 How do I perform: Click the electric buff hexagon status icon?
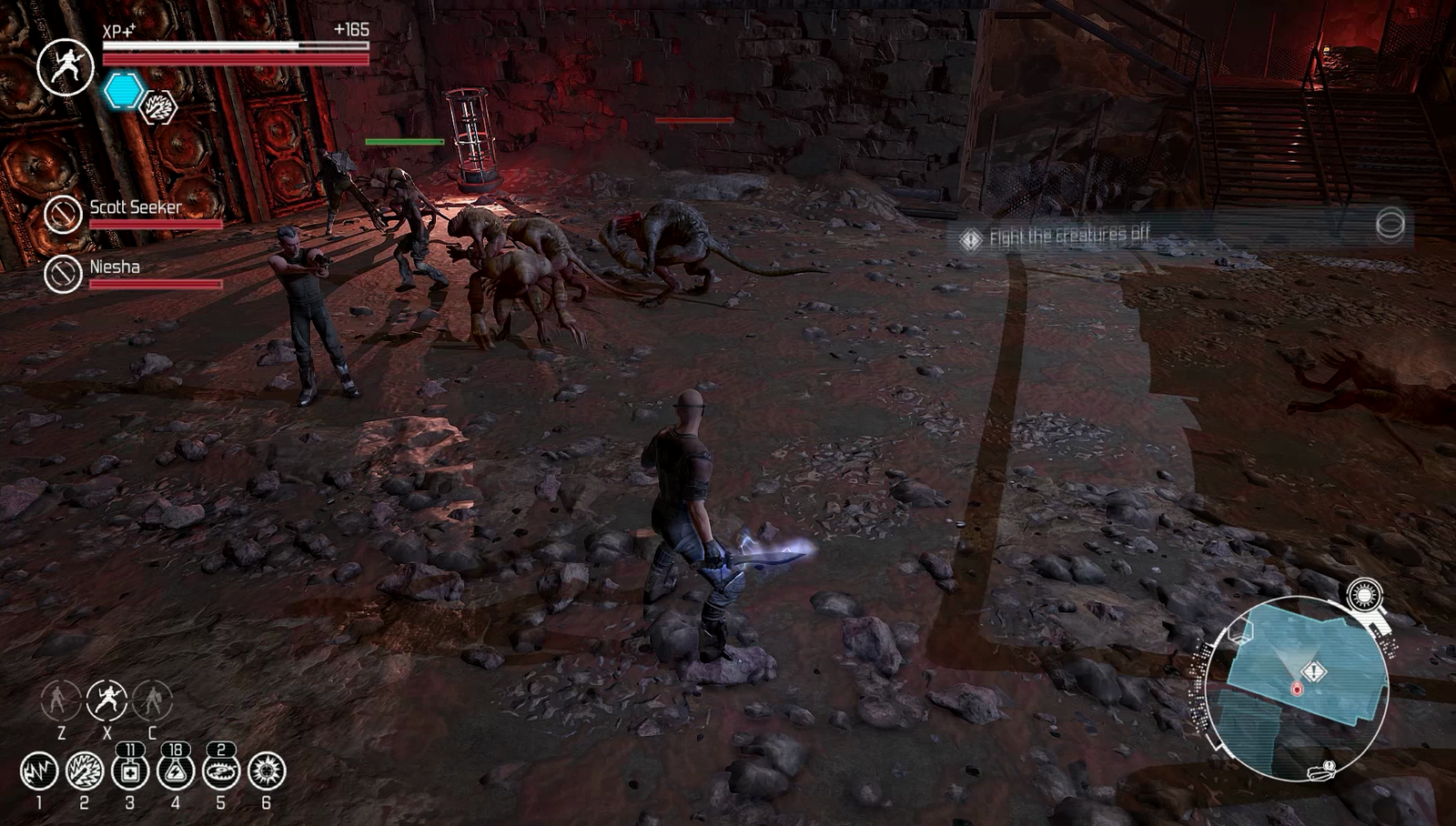pos(159,108)
